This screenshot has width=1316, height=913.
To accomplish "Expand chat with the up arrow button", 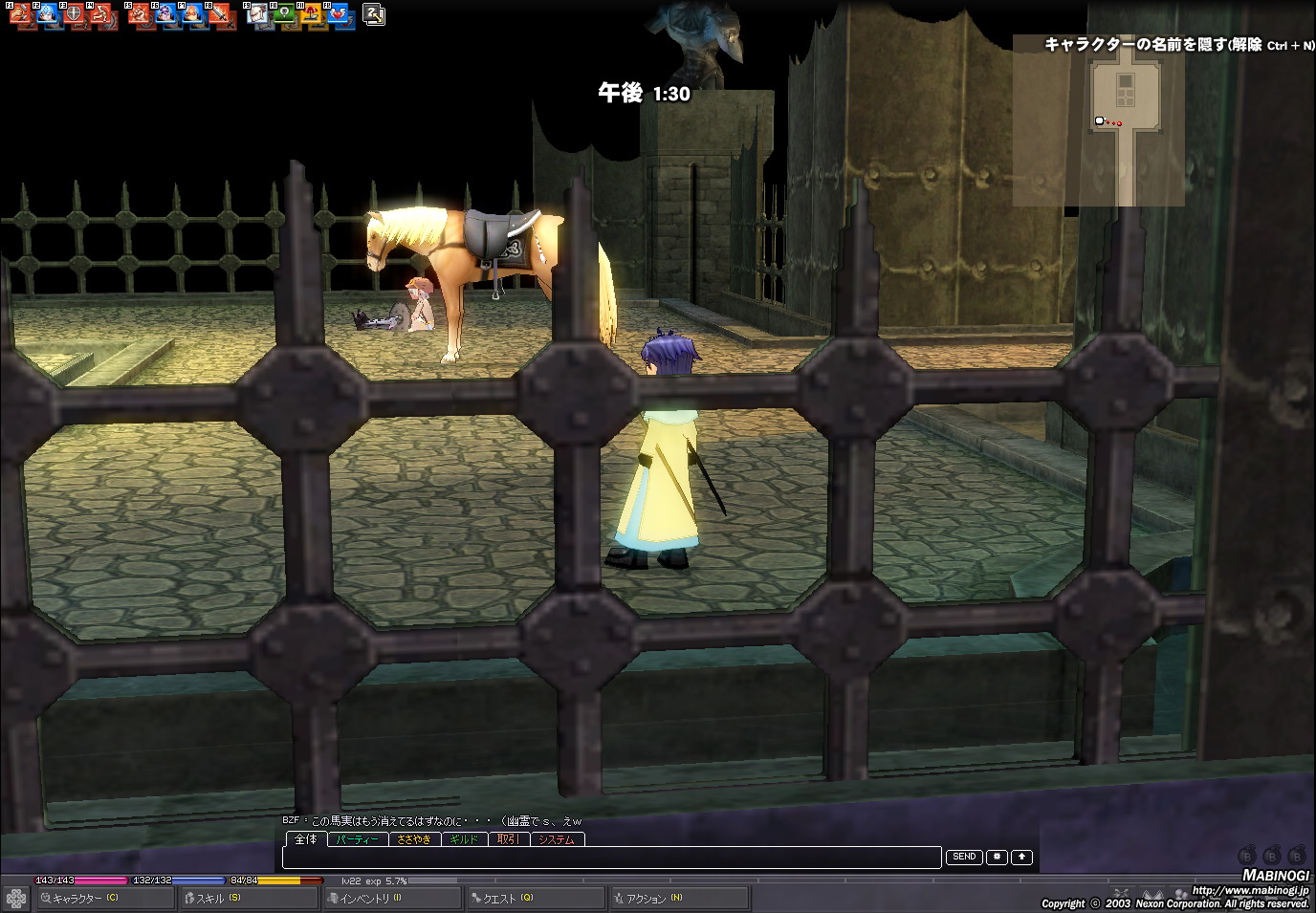I will tap(1022, 857).
